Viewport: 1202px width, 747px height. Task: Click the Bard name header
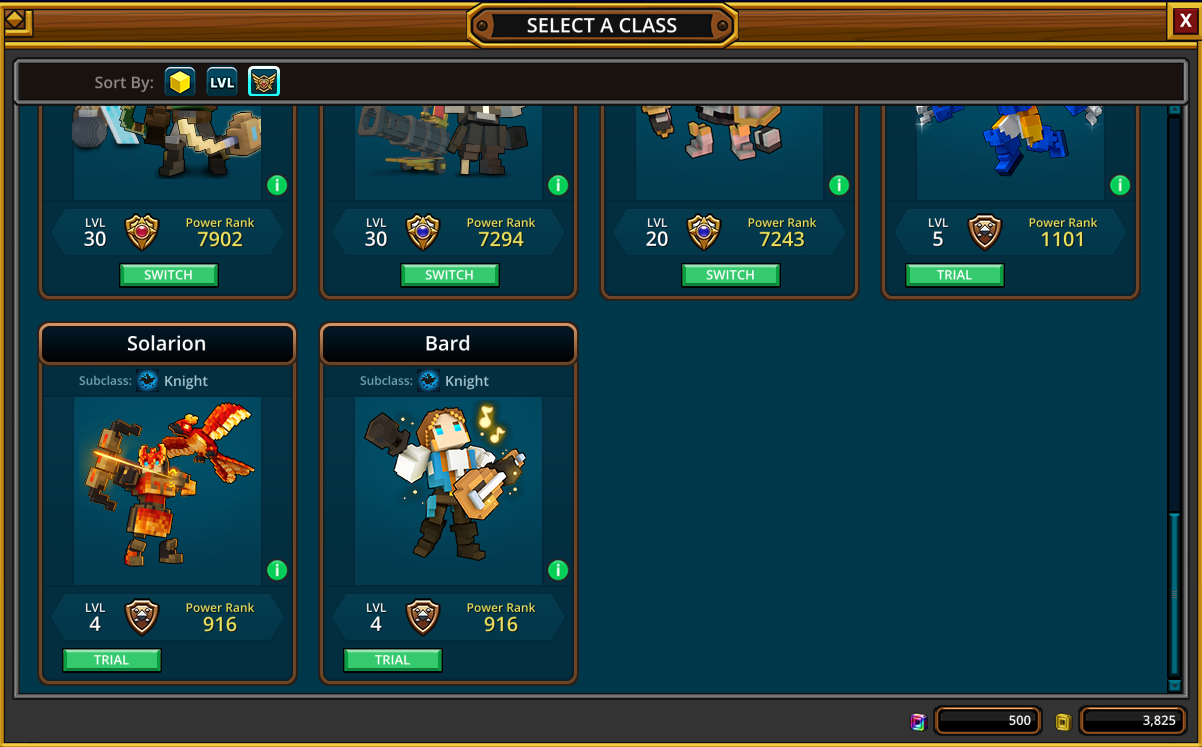pyautogui.click(x=448, y=344)
